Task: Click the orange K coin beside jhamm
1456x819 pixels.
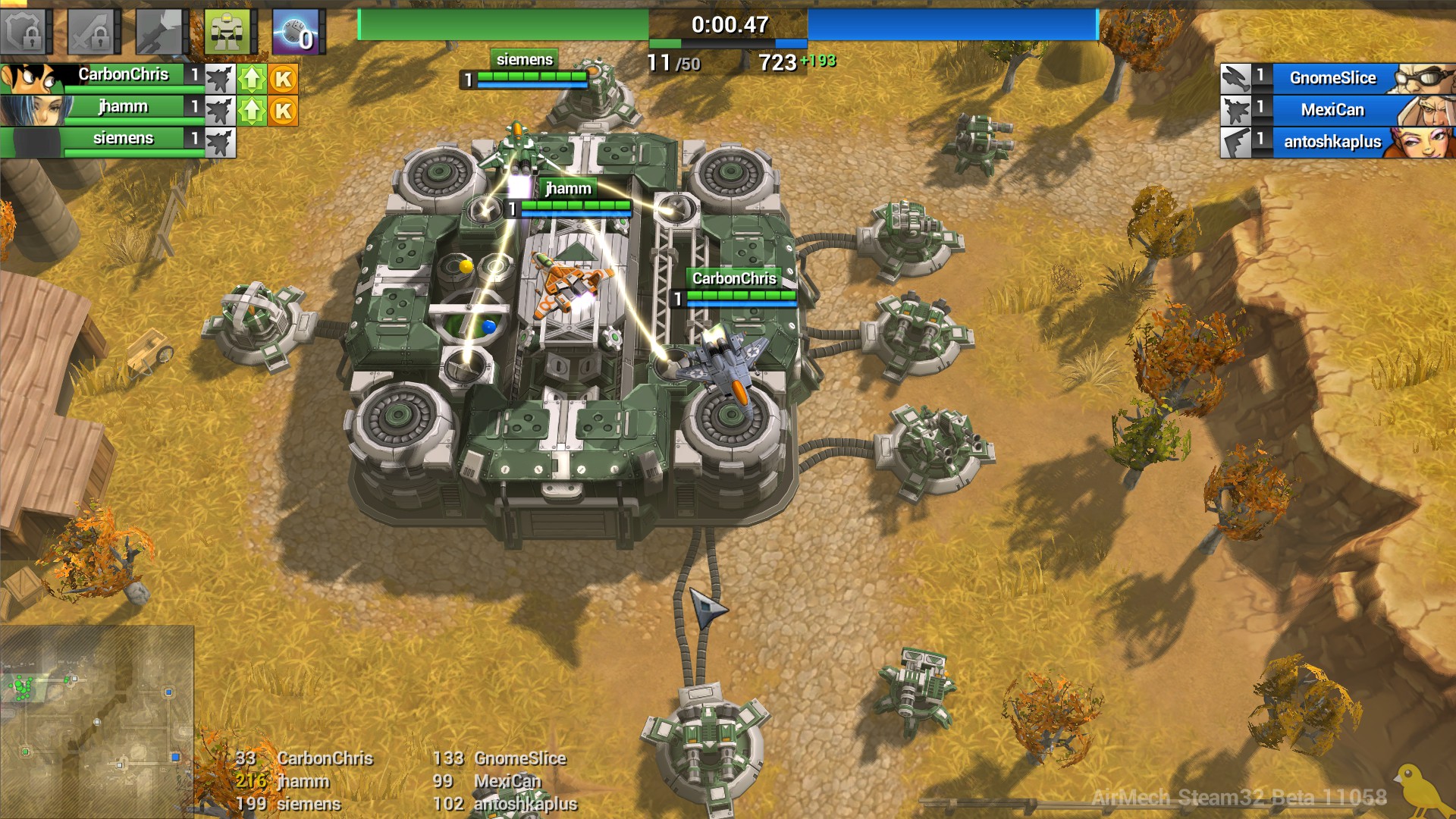Action: (284, 111)
